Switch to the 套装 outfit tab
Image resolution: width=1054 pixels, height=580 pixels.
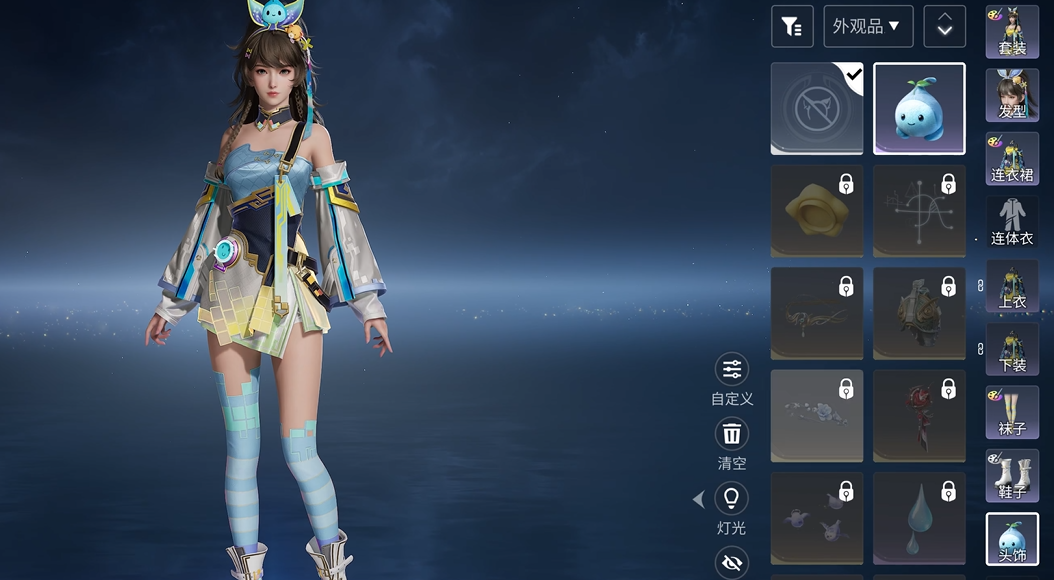tap(1012, 31)
